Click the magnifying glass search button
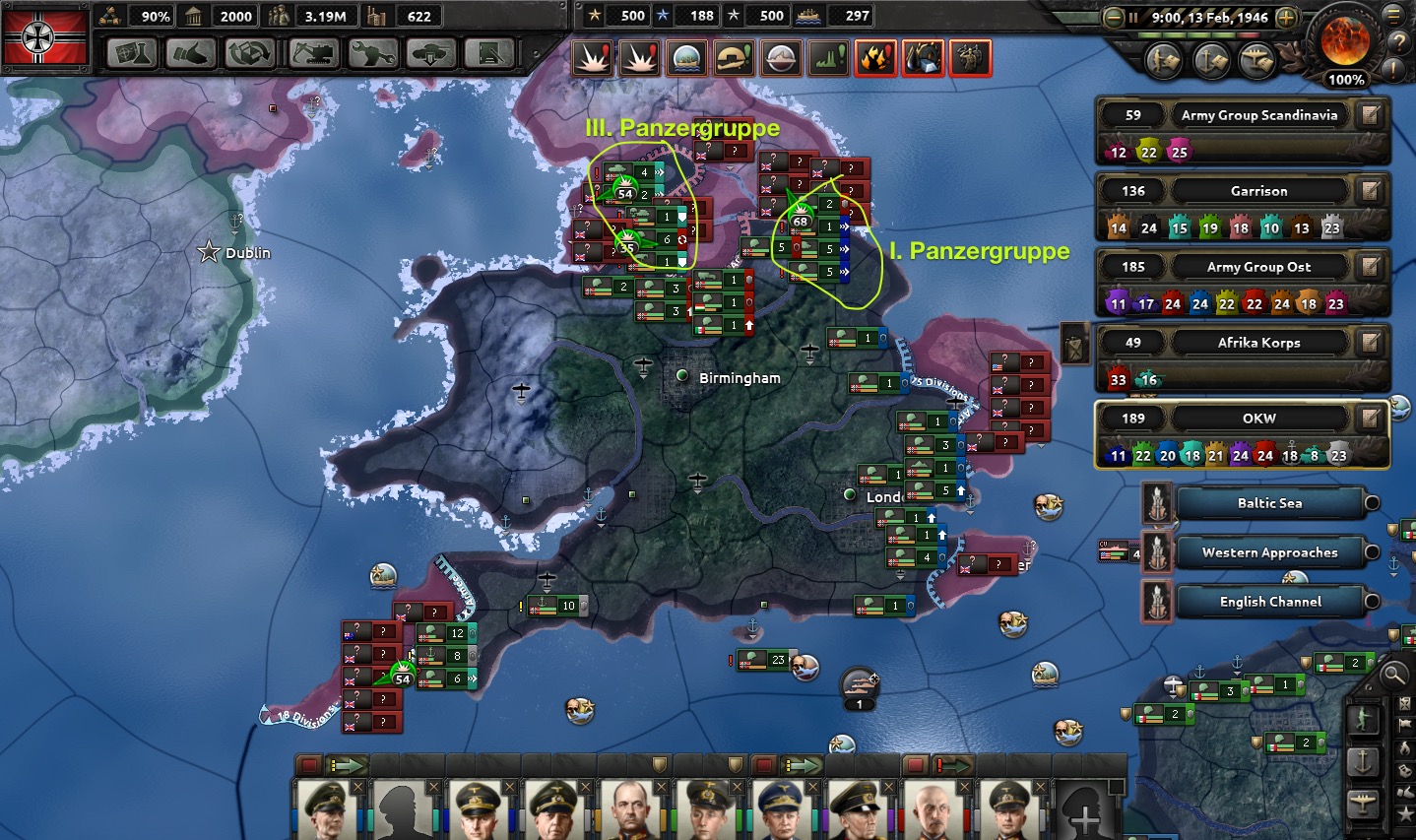 tap(1394, 675)
